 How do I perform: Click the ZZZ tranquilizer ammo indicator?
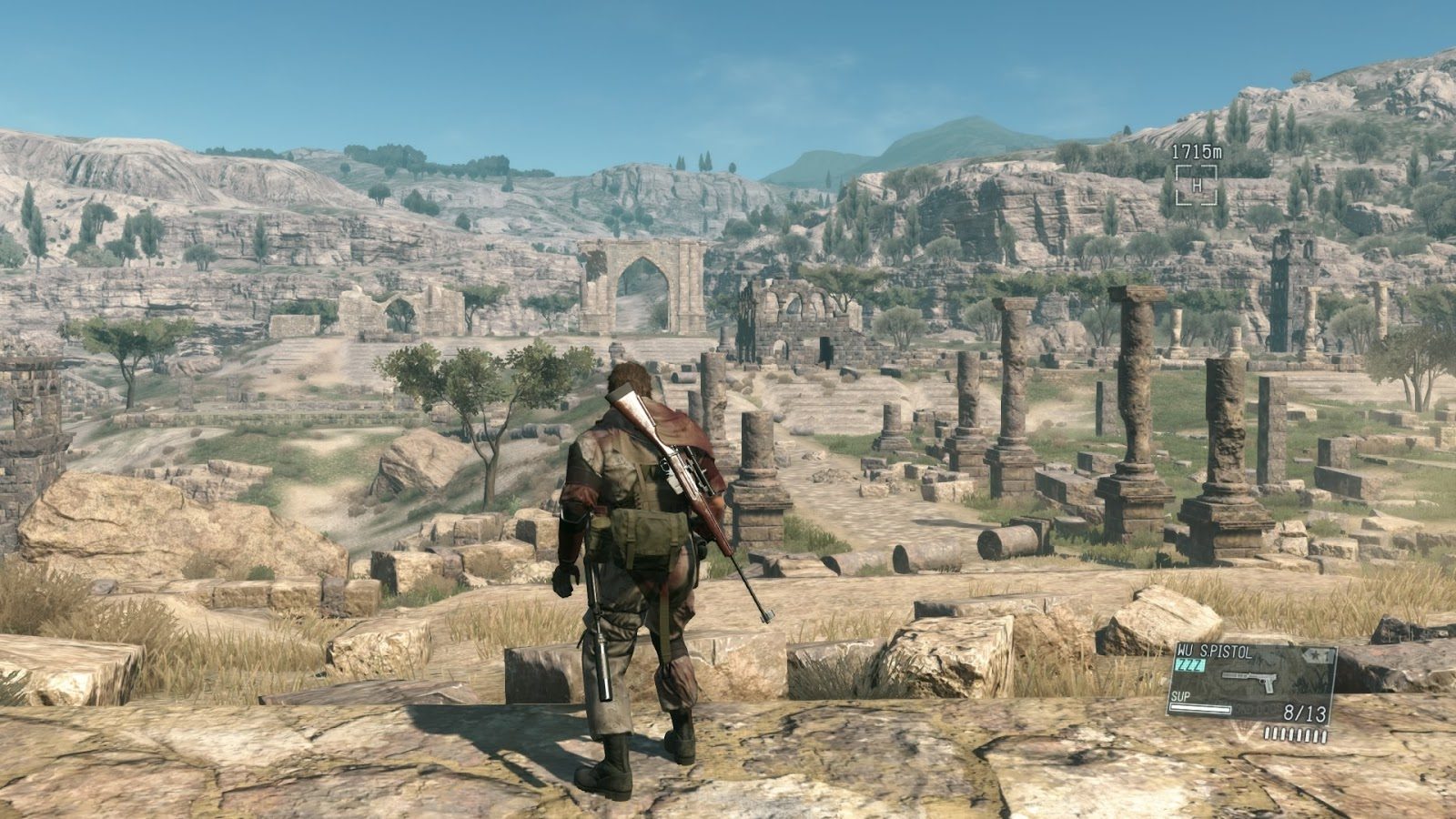point(1190,663)
